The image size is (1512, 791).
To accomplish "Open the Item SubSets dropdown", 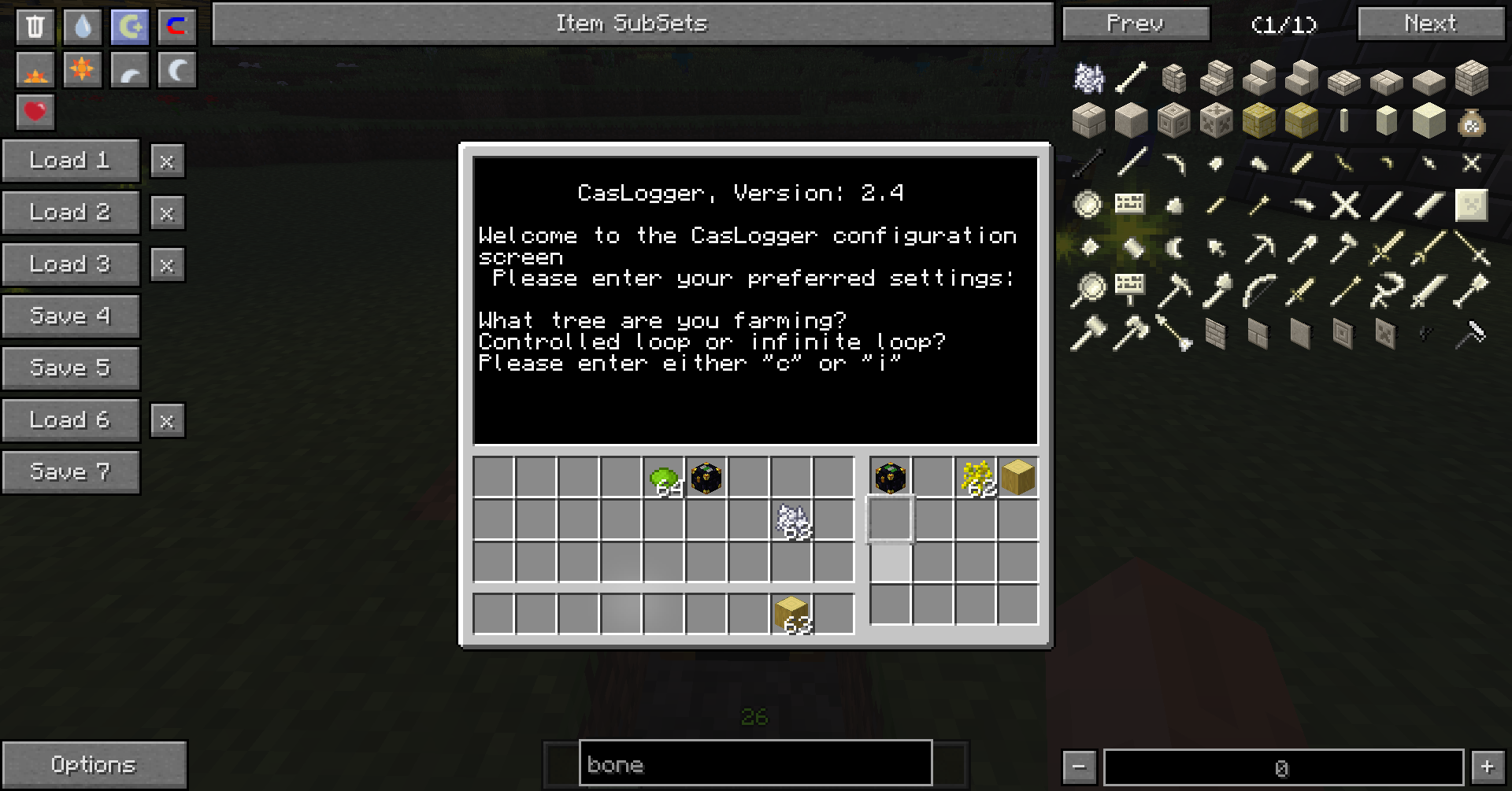I will (x=632, y=24).
